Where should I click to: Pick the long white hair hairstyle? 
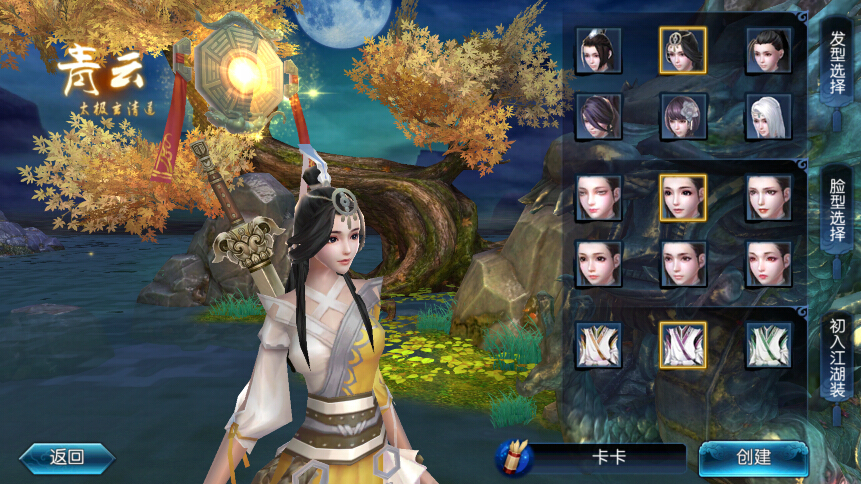point(768,116)
